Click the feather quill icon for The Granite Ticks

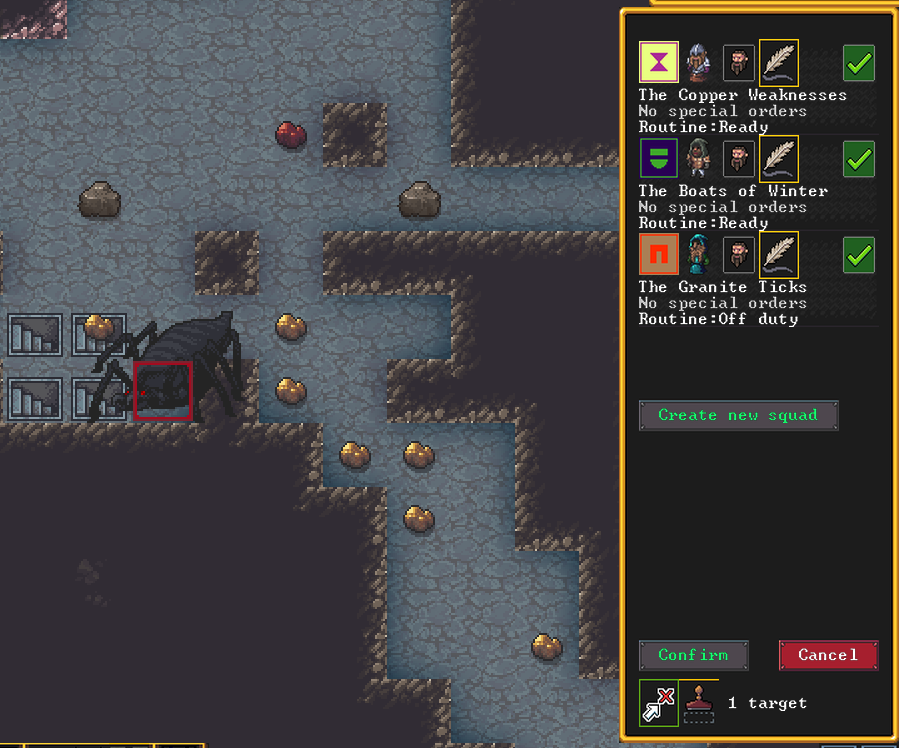(x=779, y=254)
